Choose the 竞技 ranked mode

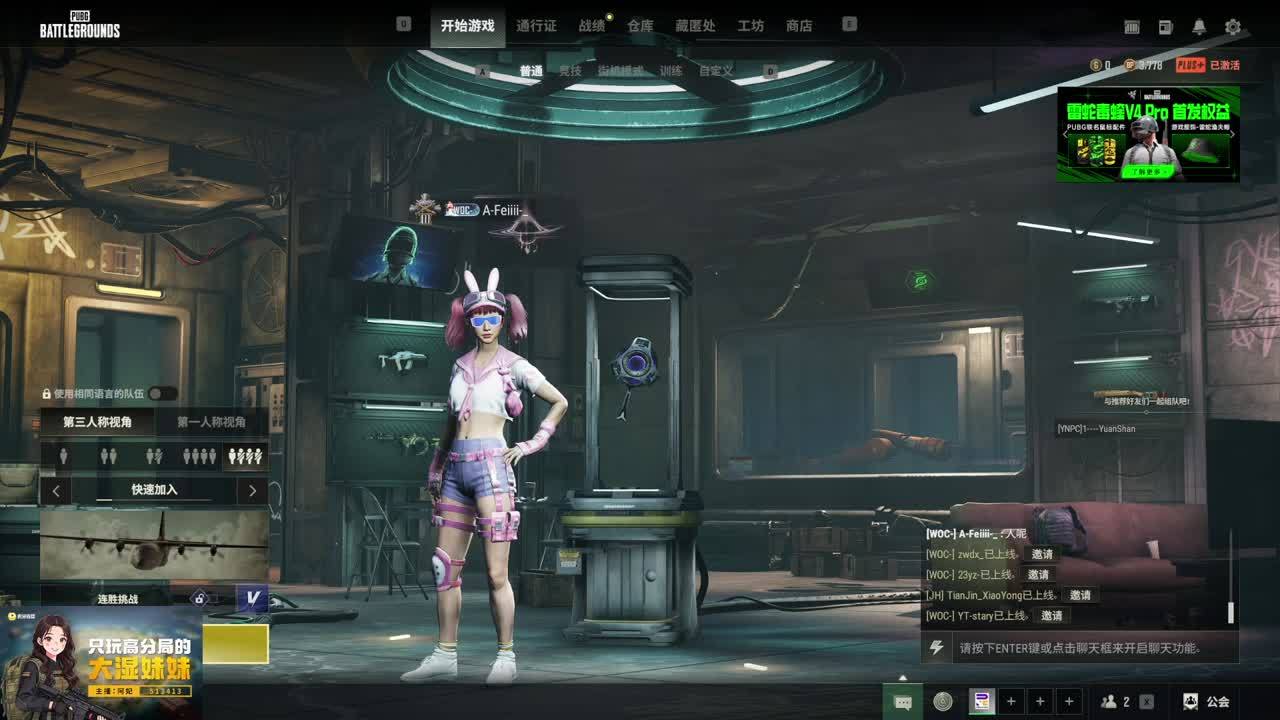pyautogui.click(x=570, y=71)
